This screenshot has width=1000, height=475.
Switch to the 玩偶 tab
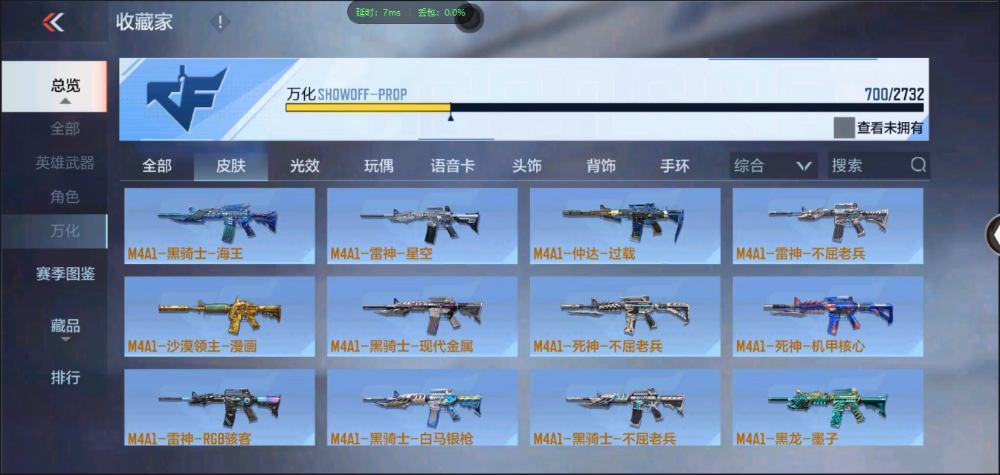pos(379,166)
